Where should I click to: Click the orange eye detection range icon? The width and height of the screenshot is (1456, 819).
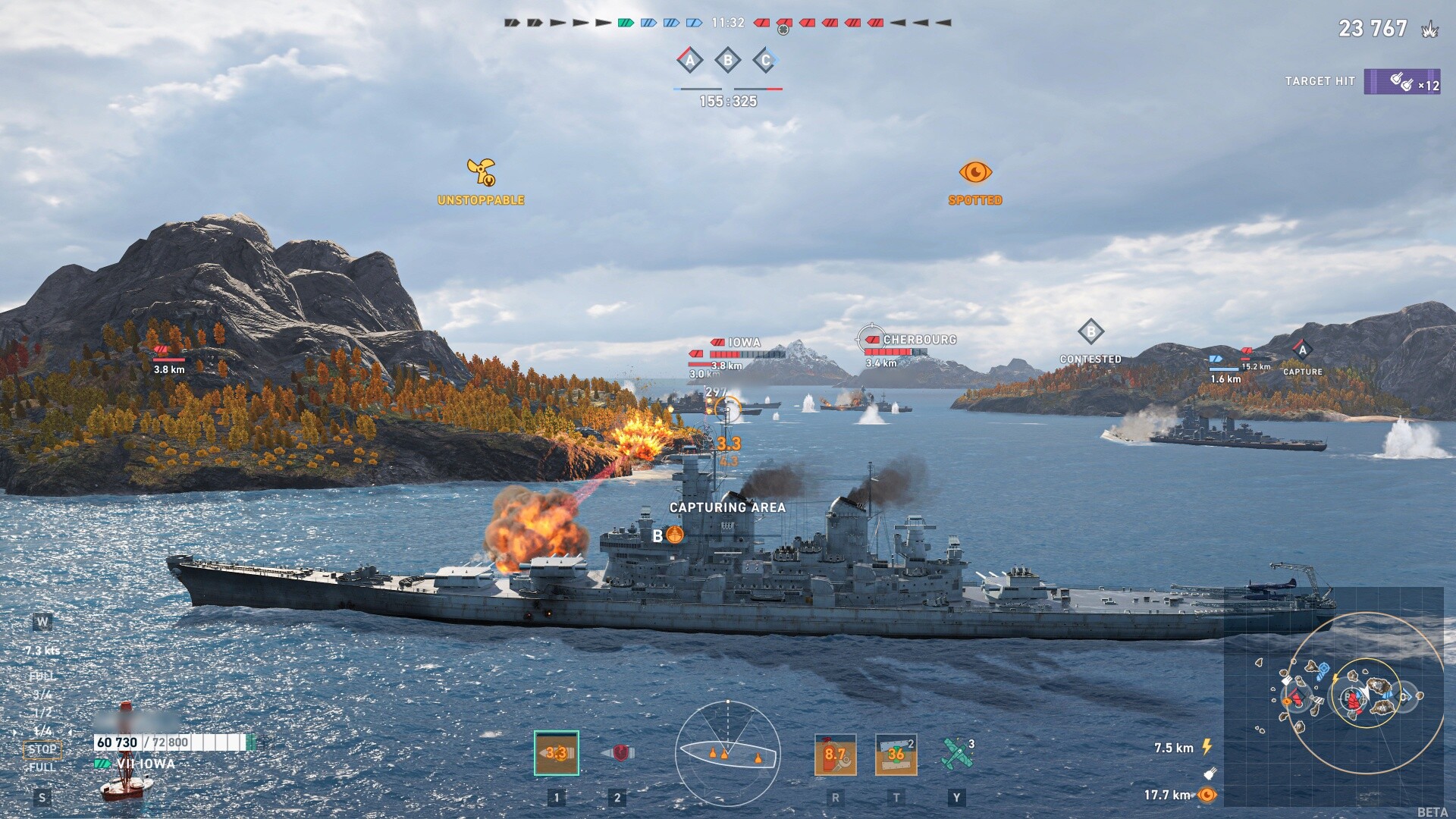click(1207, 795)
